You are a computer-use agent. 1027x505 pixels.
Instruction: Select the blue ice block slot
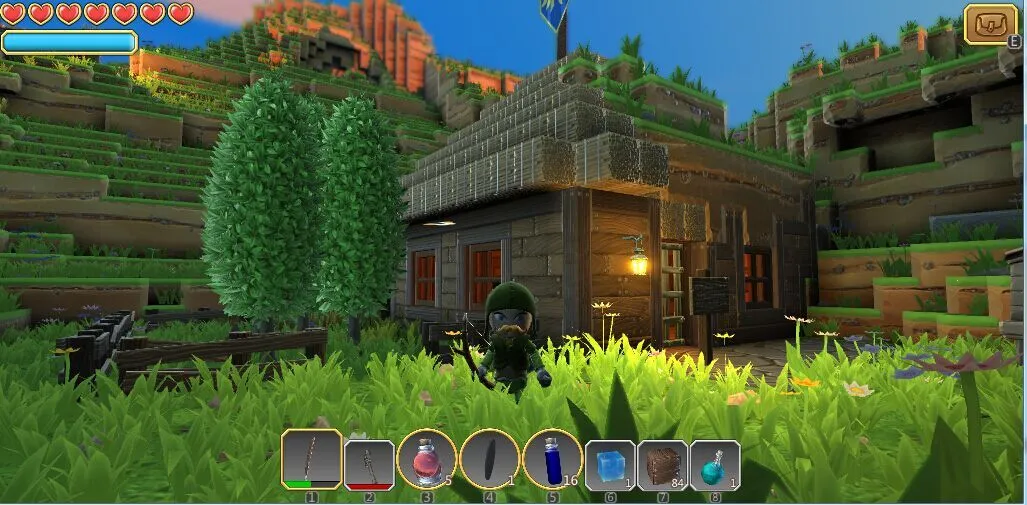[x=609, y=465]
